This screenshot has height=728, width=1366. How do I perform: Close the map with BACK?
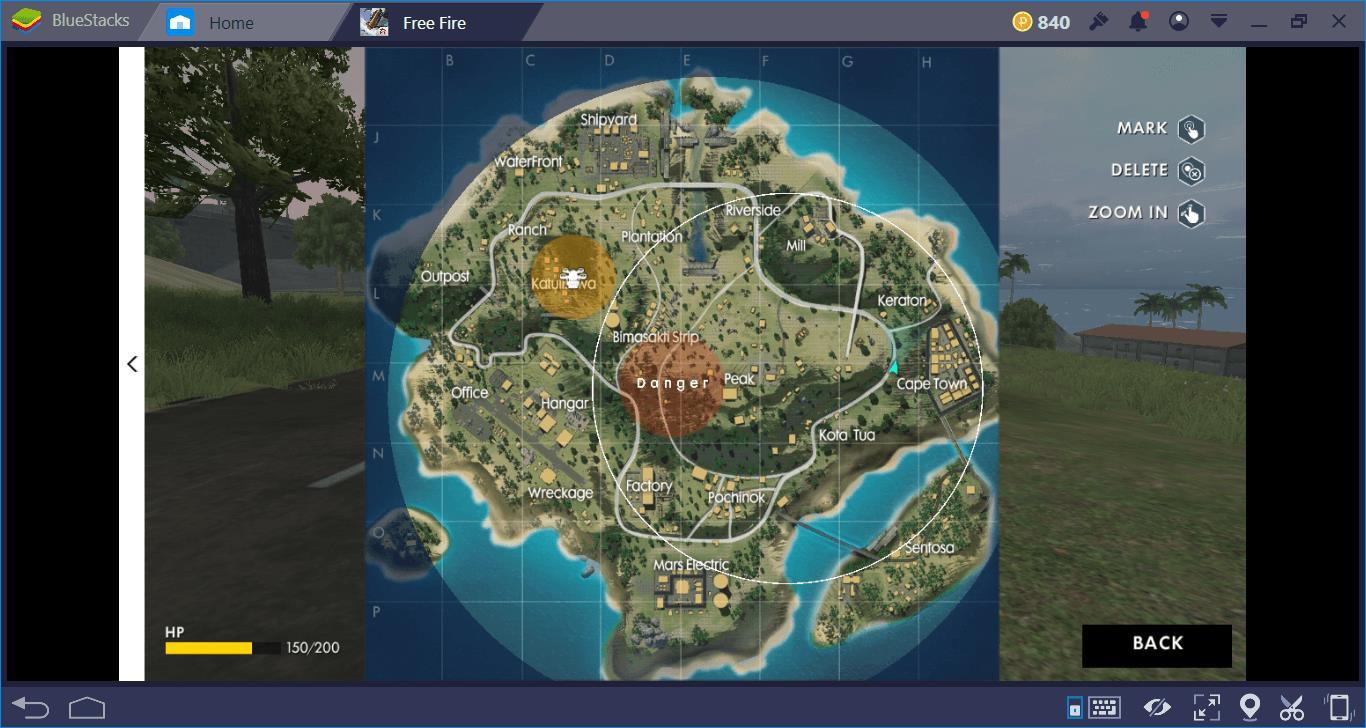1156,645
